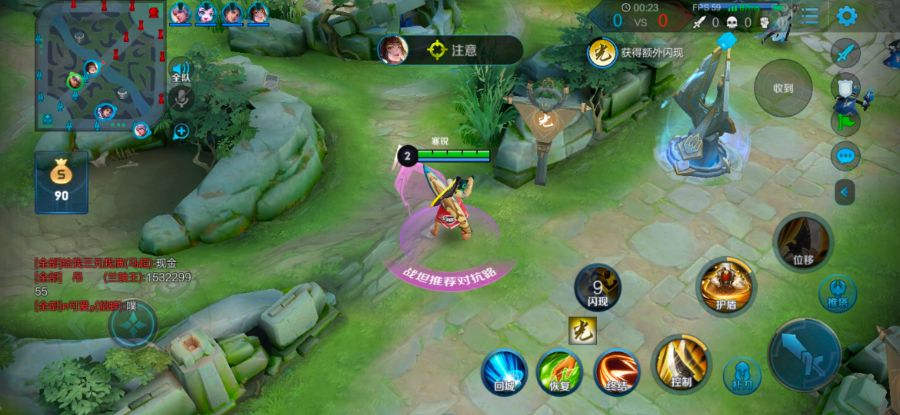
Task: Open the gear settings menu
Action: click(x=847, y=16)
